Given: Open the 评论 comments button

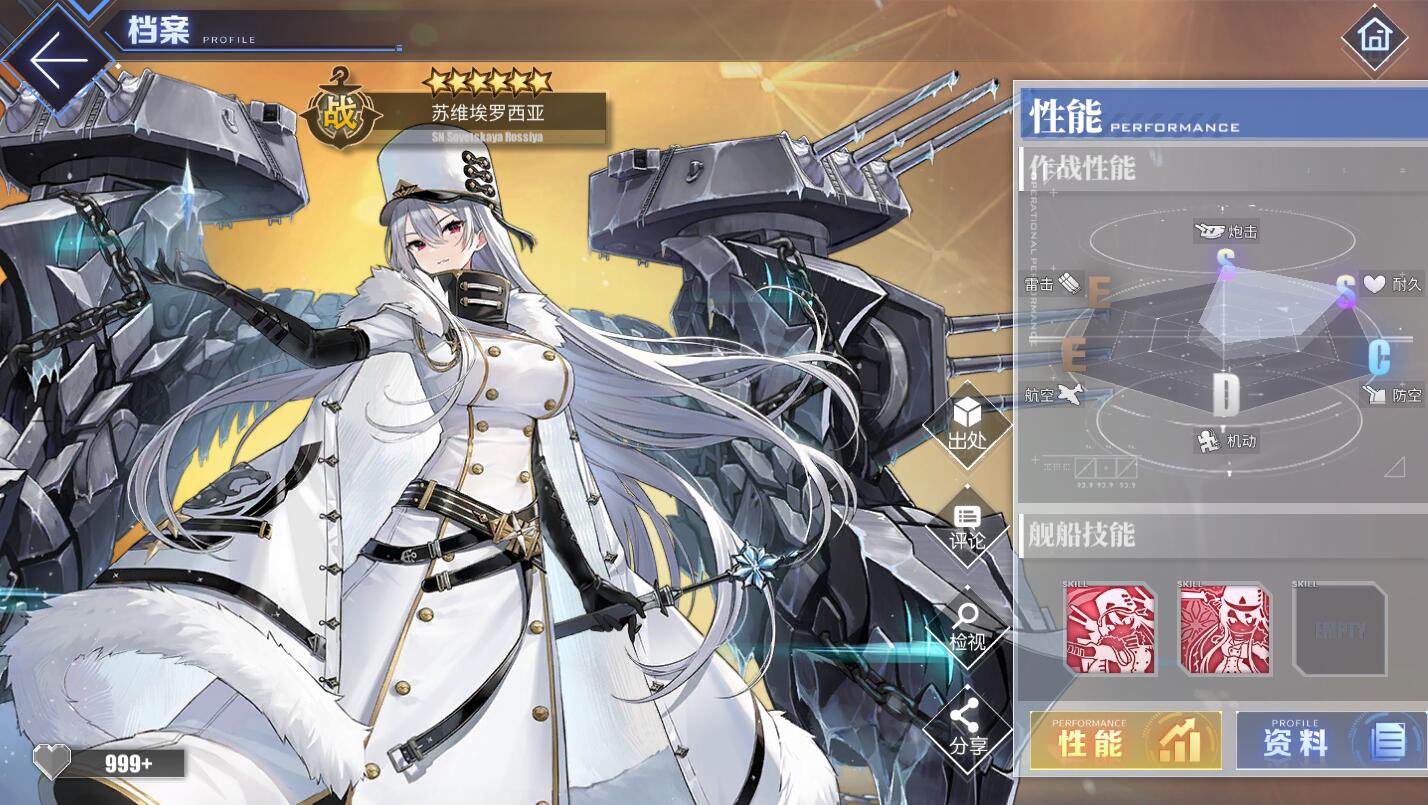Looking at the screenshot, I should pos(967,527).
